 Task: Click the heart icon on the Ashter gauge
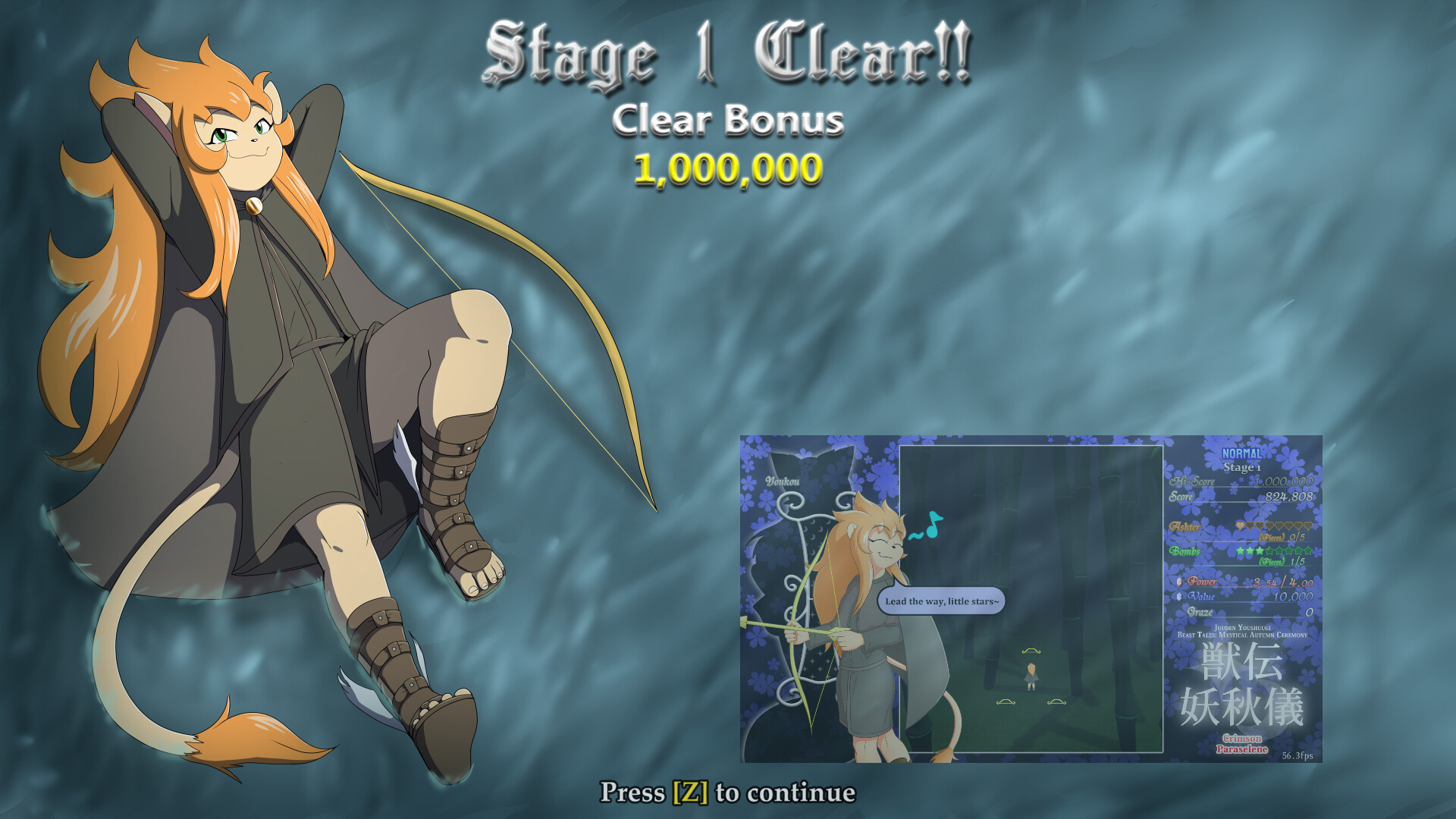[x=1239, y=526]
